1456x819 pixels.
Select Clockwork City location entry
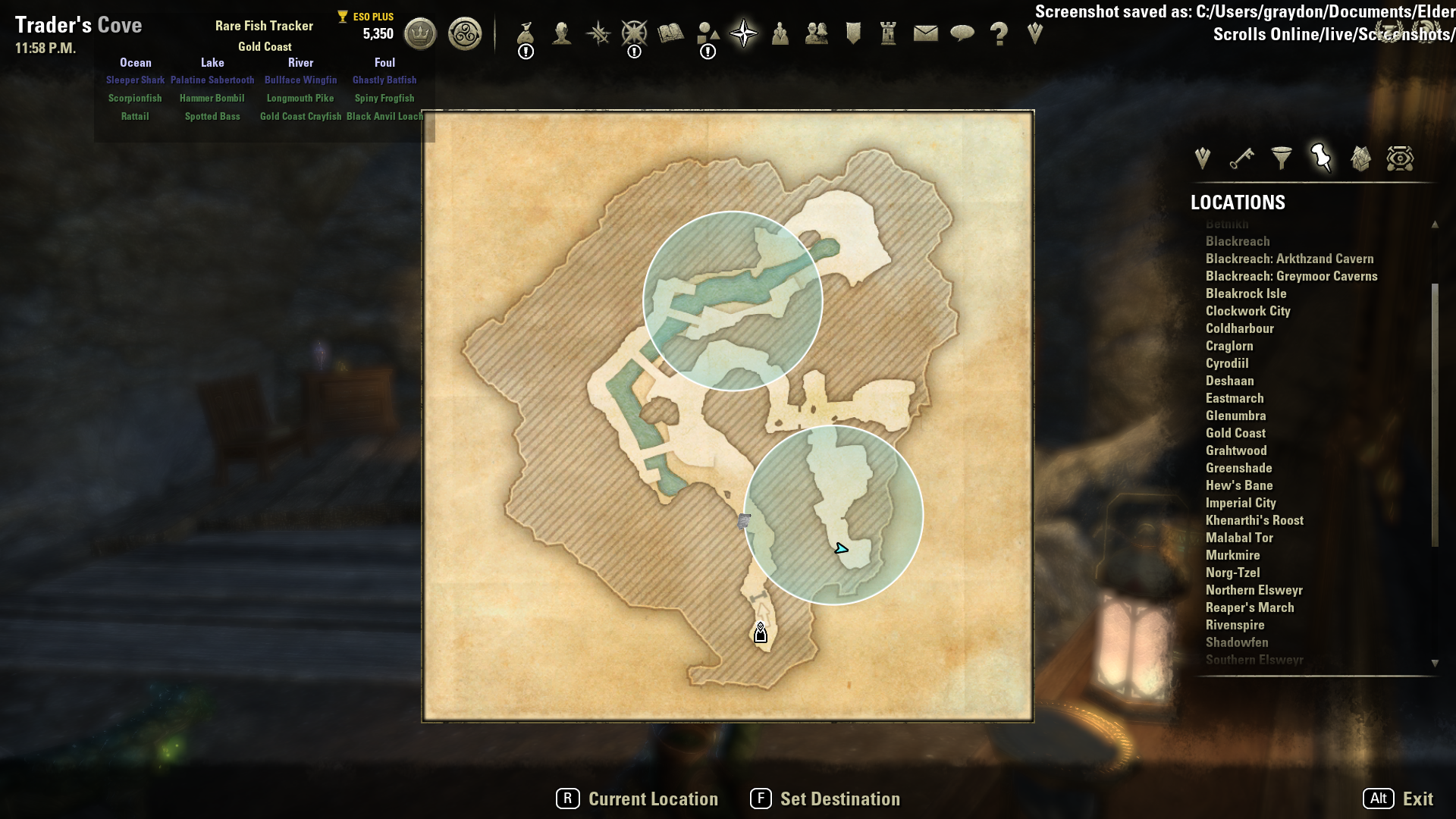tap(1247, 311)
